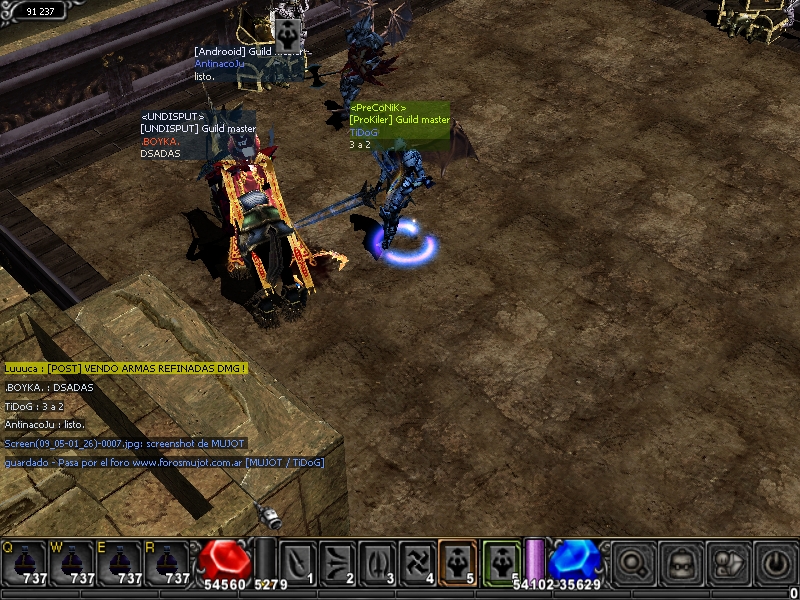The image size is (800, 600).
Task: Pick the green-framed buff skill icon
Action: [501, 563]
